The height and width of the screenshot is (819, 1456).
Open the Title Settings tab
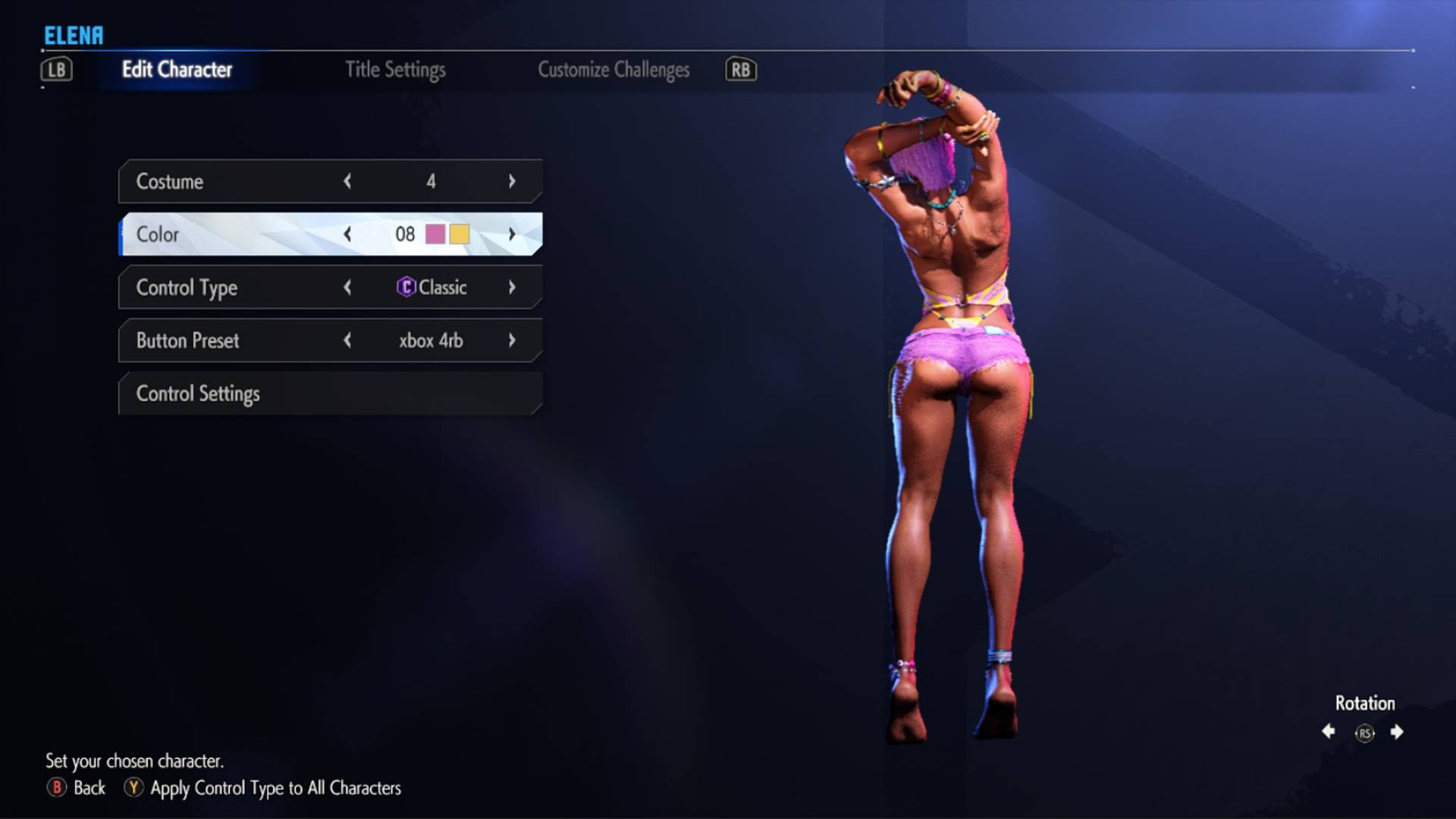[395, 70]
